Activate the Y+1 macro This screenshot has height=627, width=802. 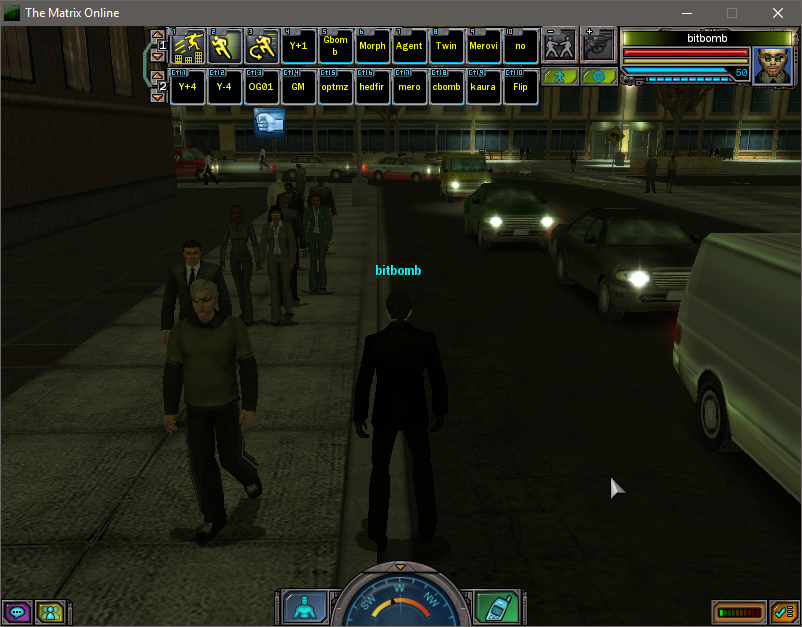point(298,46)
